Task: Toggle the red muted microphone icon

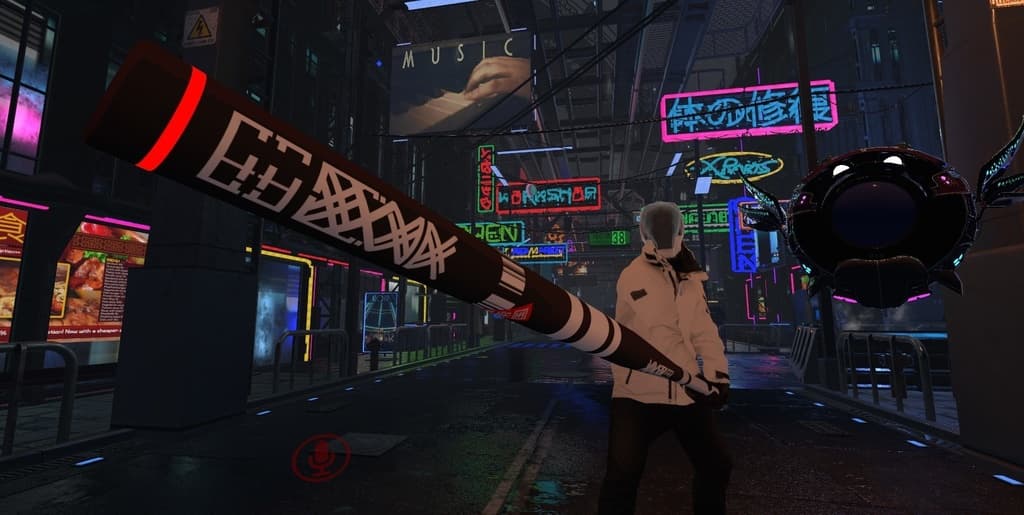Action: click(321, 458)
